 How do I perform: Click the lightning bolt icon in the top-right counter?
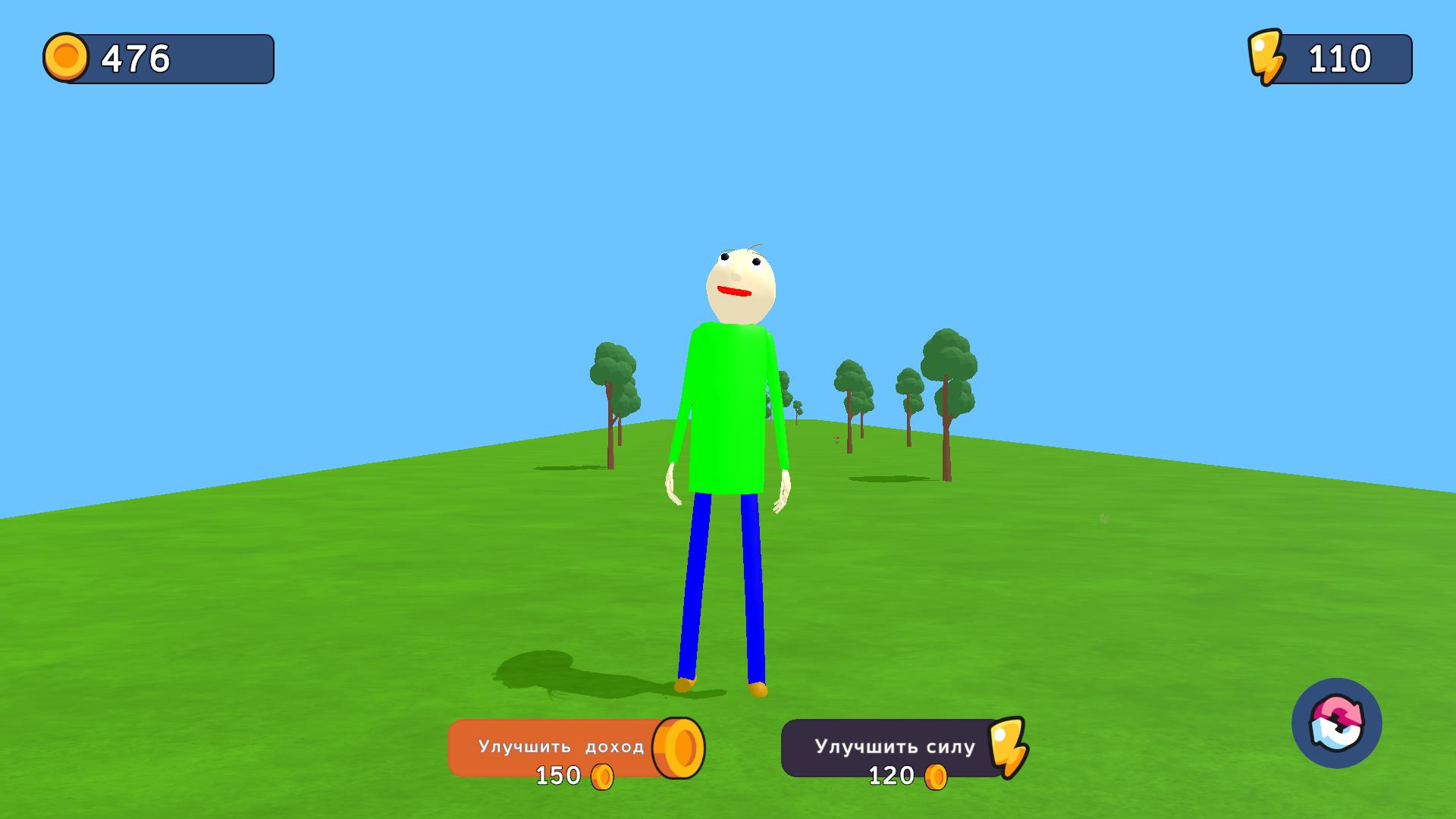1269,57
